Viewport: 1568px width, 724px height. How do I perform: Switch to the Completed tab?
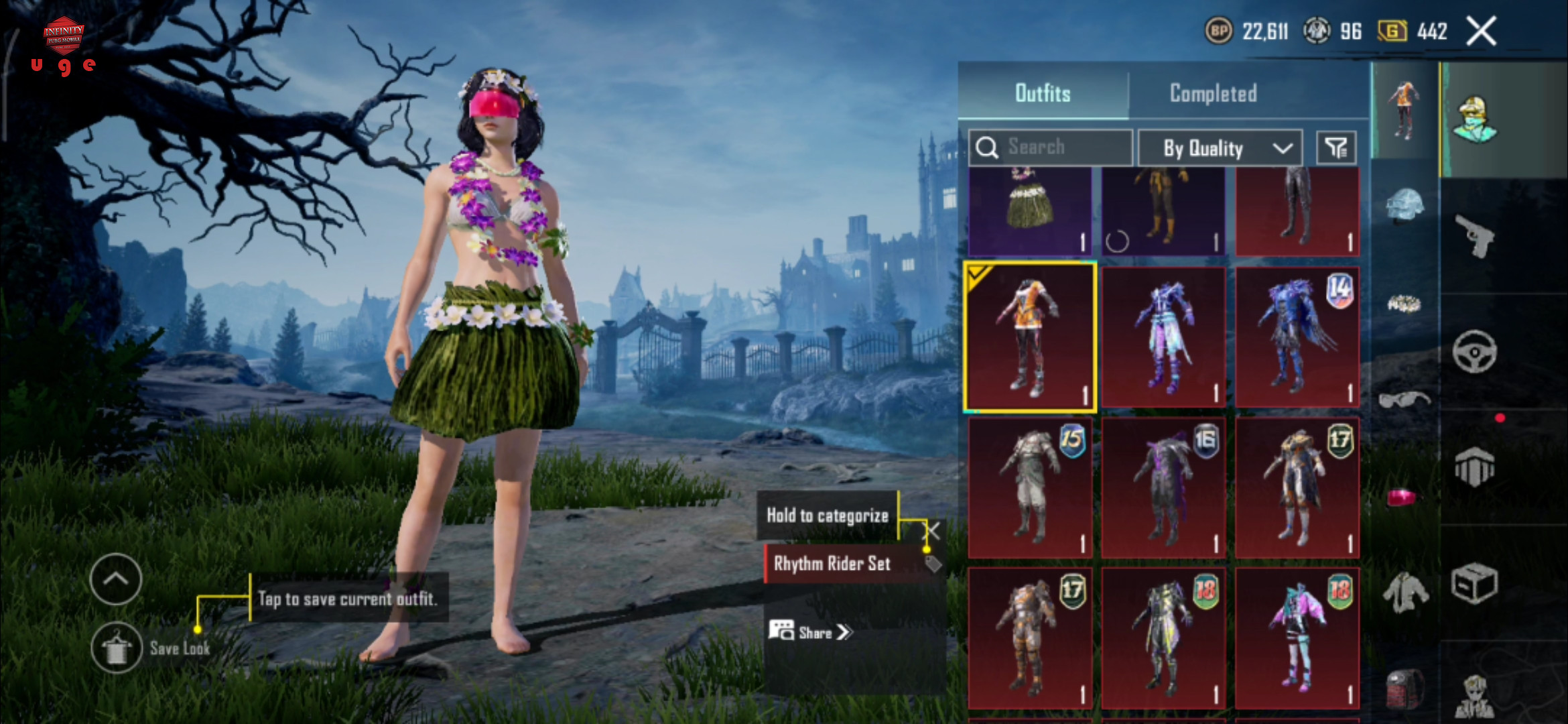(x=1213, y=93)
